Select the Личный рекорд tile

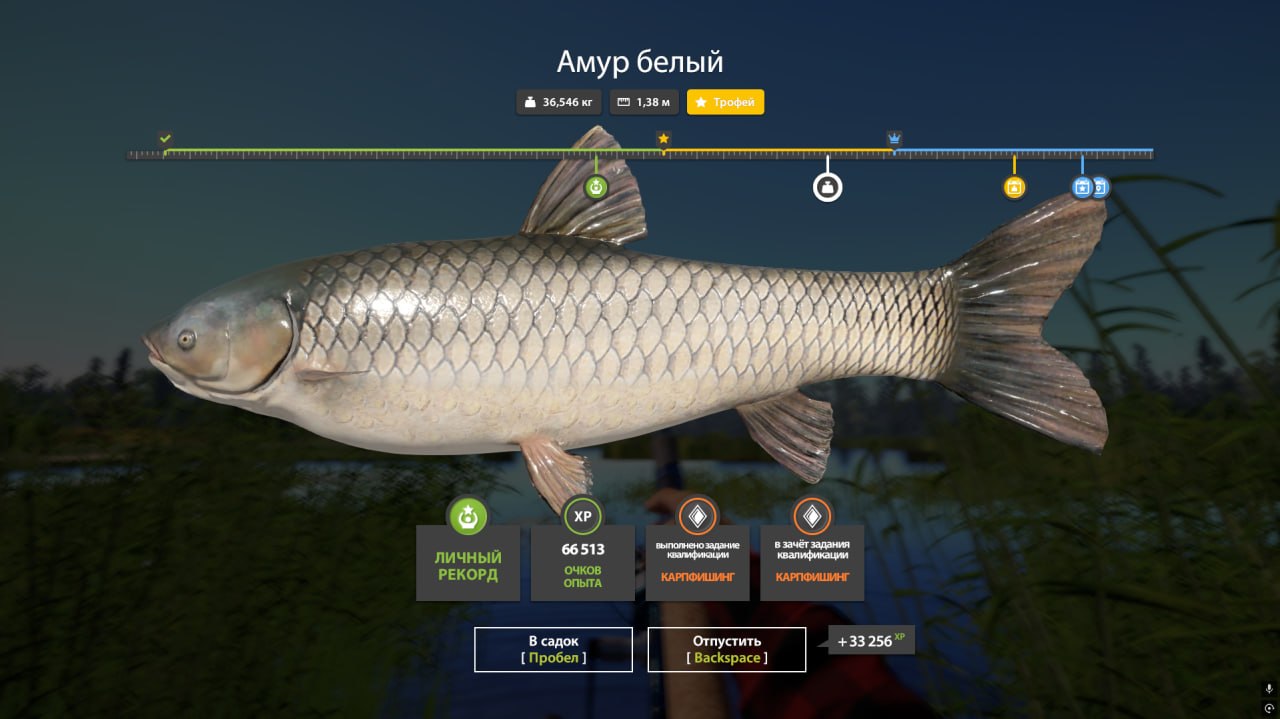pyautogui.click(x=468, y=562)
